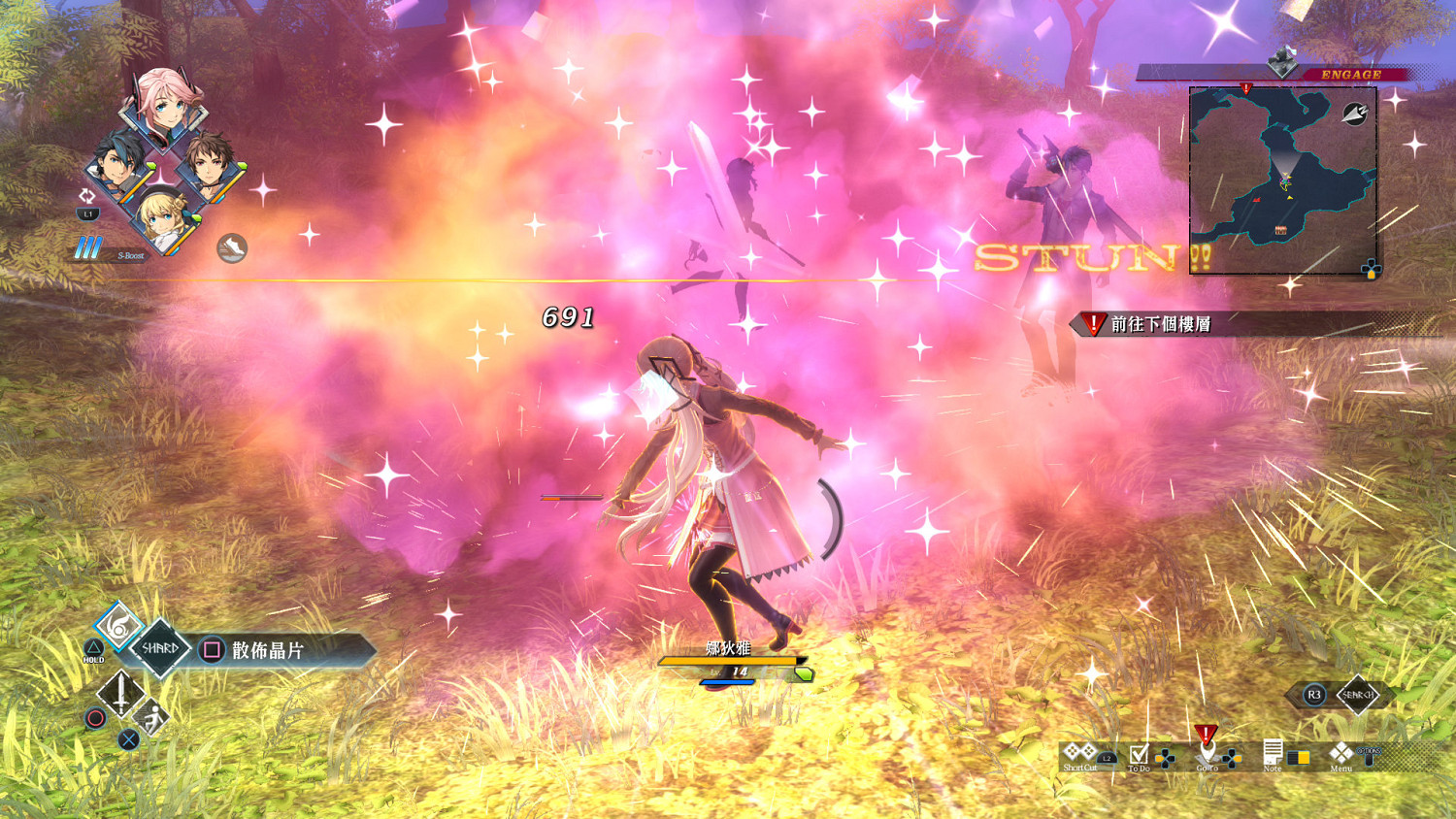Toggle high-speed mode via the boots icon
The height and width of the screenshot is (819, 1456).
232,246
